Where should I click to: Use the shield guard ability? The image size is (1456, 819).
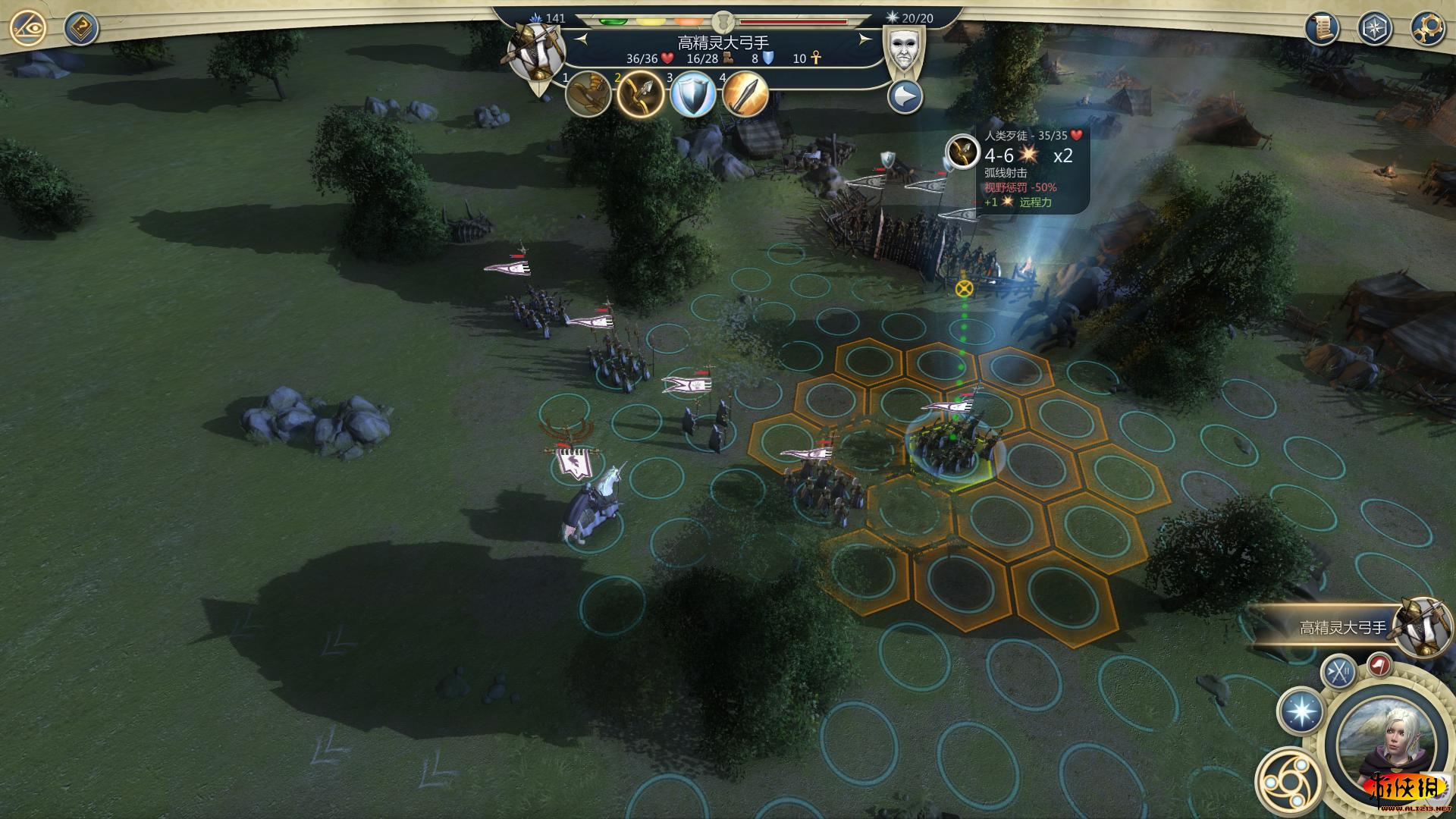pyautogui.click(x=693, y=95)
